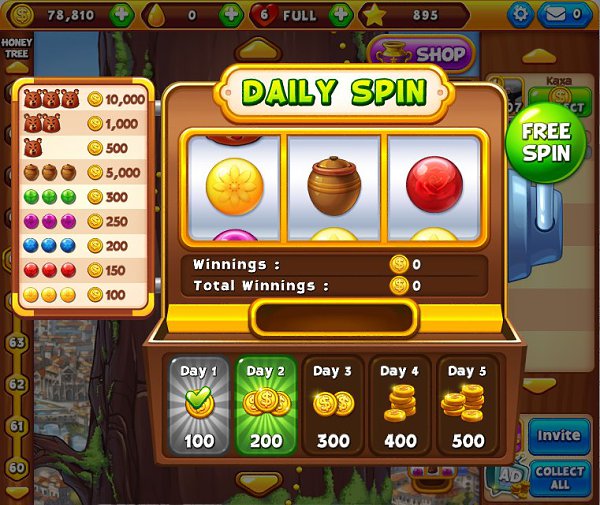
Task: Hit the green FREE SPIN button
Action: (545, 143)
